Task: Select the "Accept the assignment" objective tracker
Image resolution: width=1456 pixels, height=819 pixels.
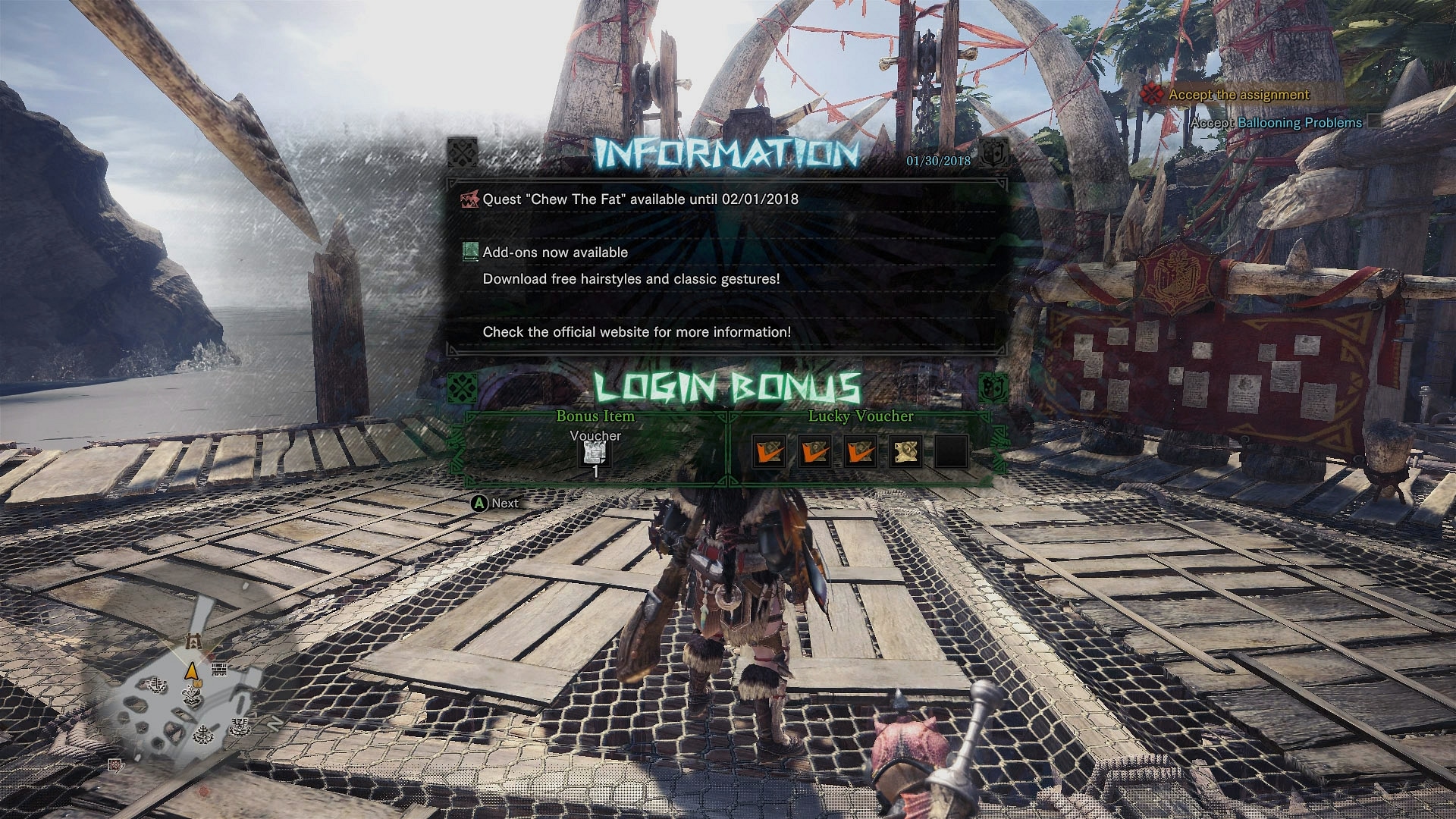Action: point(1238,95)
